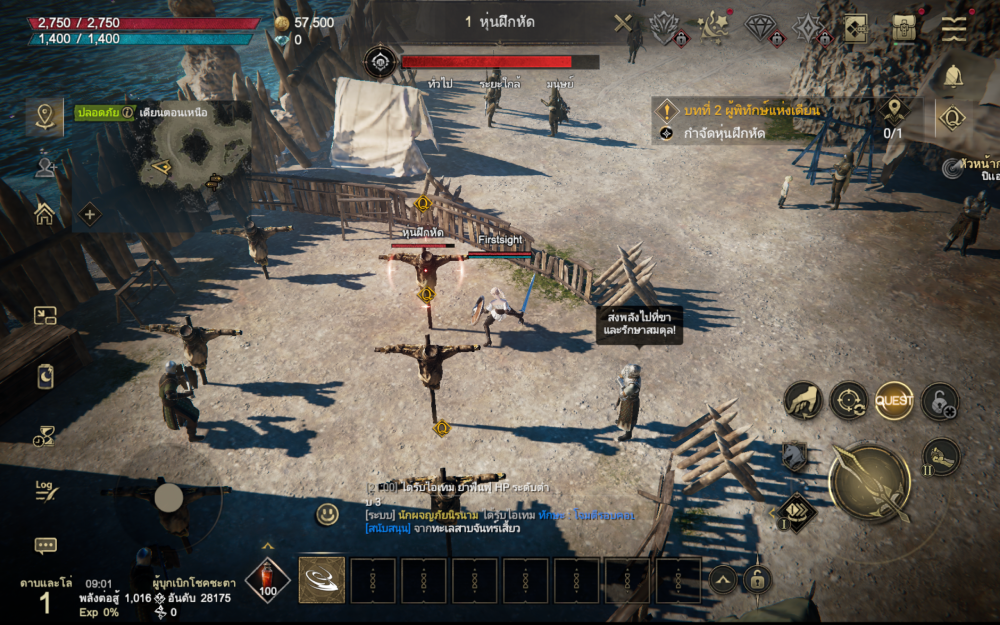This screenshot has height=625, width=1000.
Task: Open the backpack inventory
Action: [906, 28]
